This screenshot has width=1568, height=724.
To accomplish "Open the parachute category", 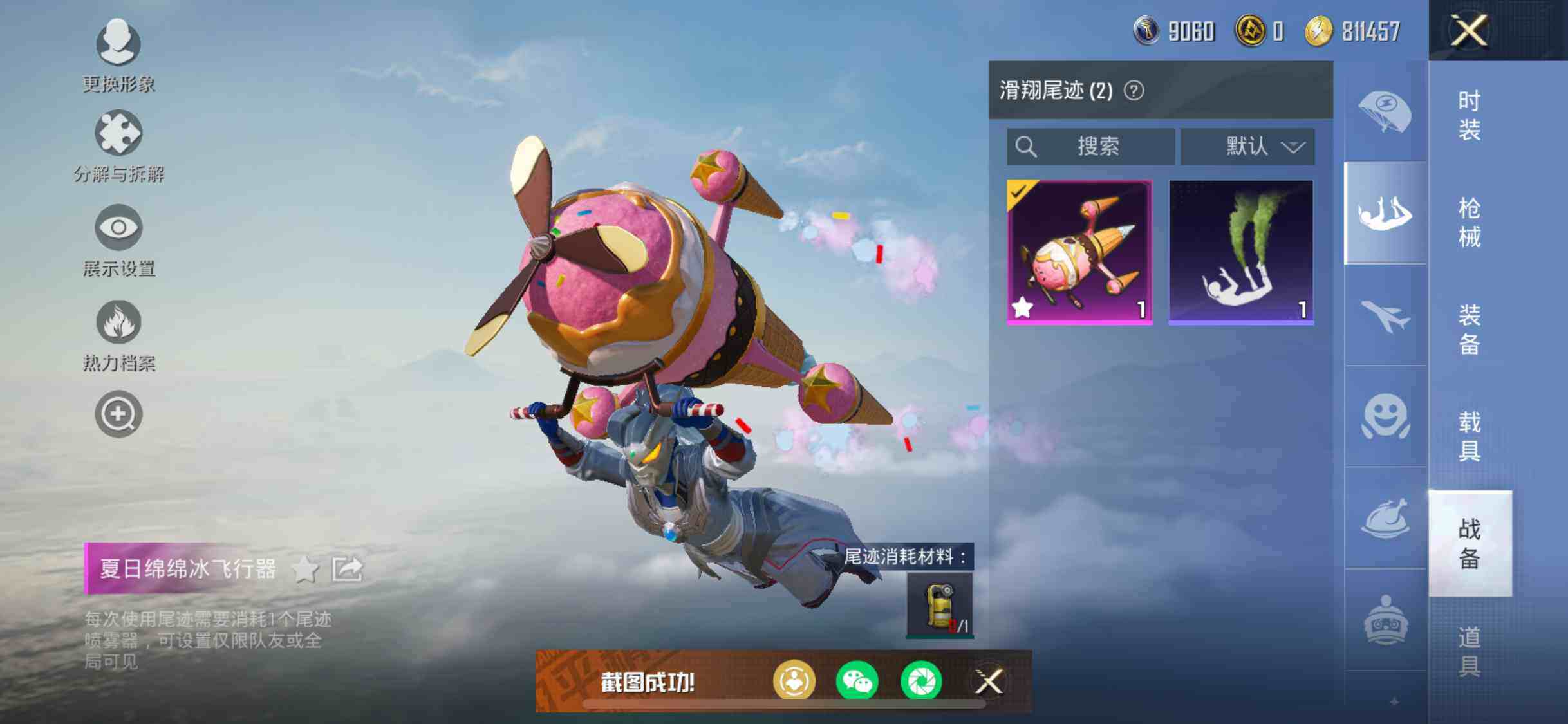I will click(x=1385, y=111).
